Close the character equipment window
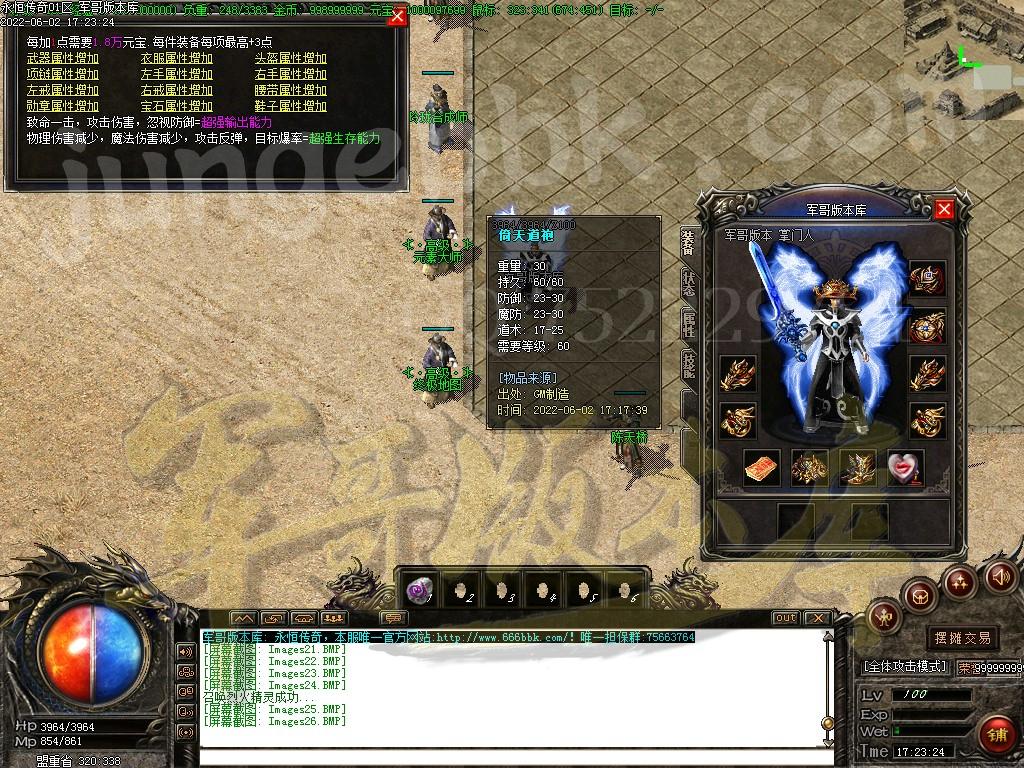Viewport: 1024px width, 768px height. tap(944, 209)
